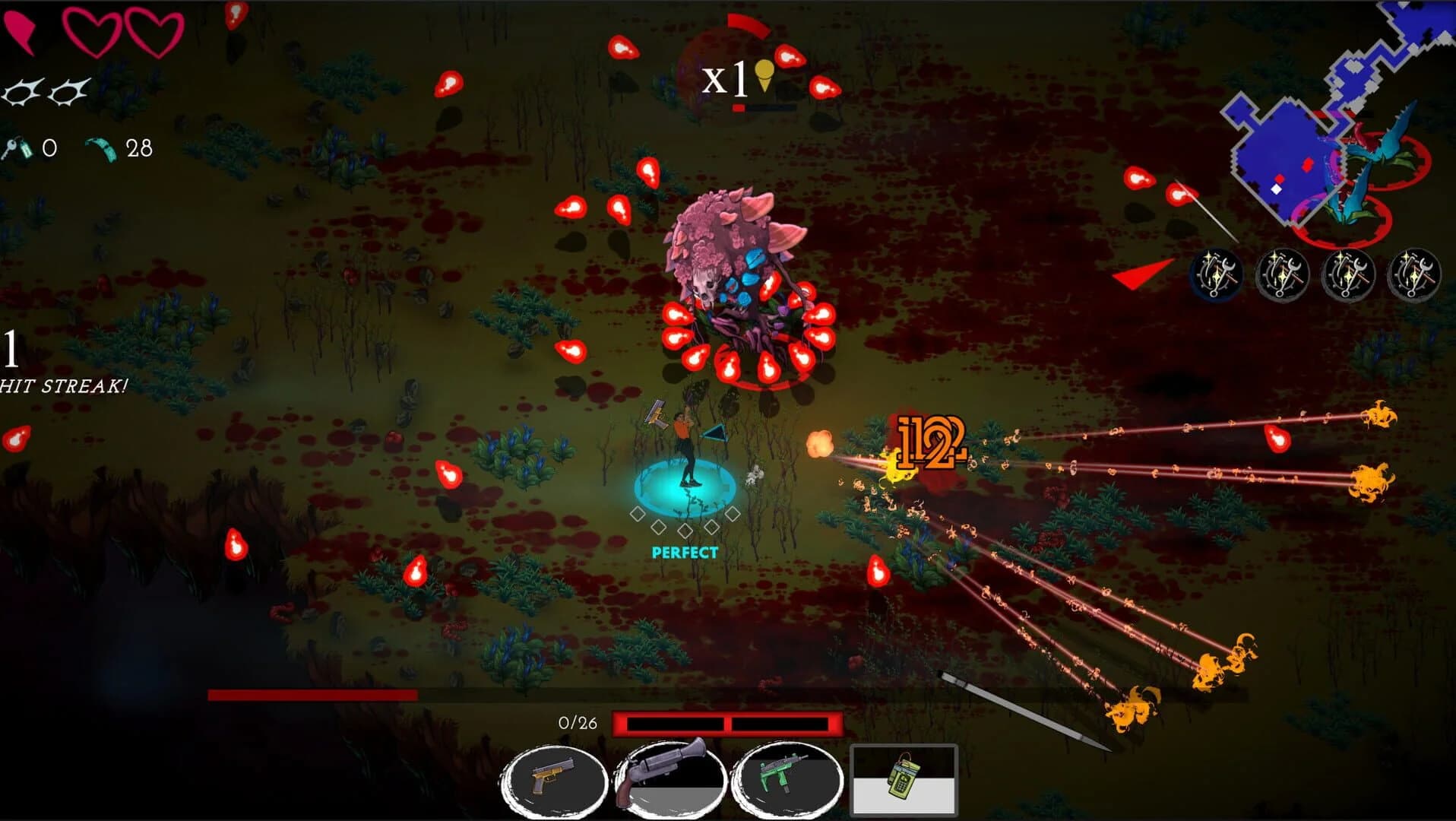Click the 0/26 ammo counter
Screen dimensions: 1456x821
(x=578, y=722)
